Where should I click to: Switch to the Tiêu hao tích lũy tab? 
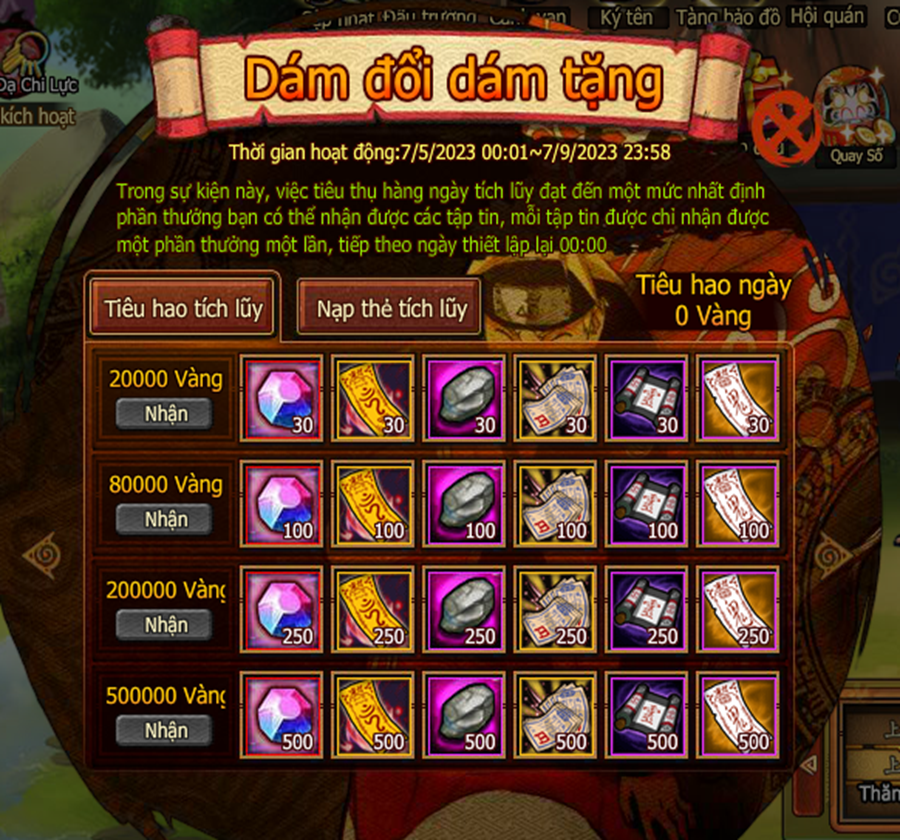tap(183, 308)
